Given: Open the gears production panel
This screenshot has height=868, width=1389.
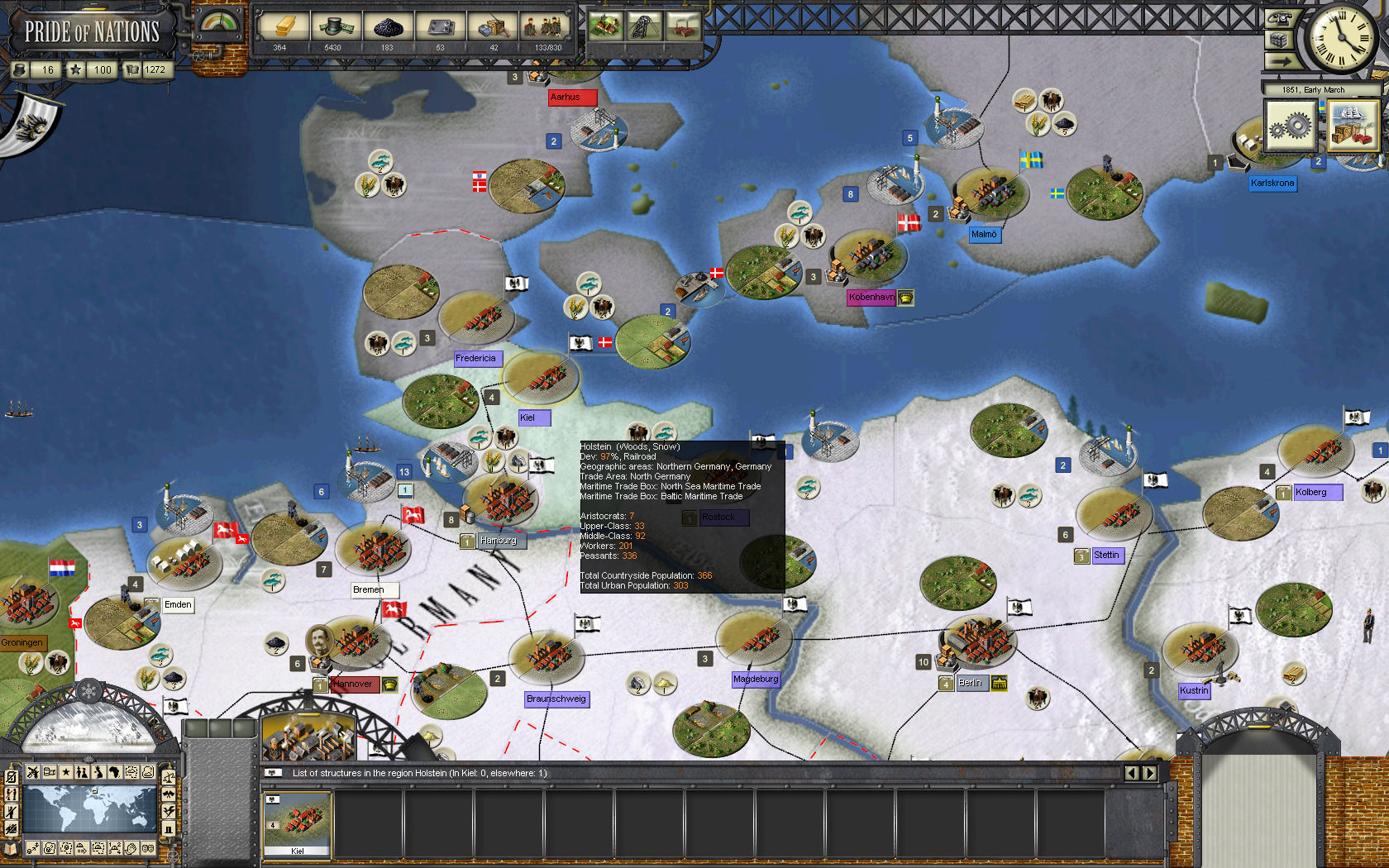Looking at the screenshot, I should pos(1290,126).
